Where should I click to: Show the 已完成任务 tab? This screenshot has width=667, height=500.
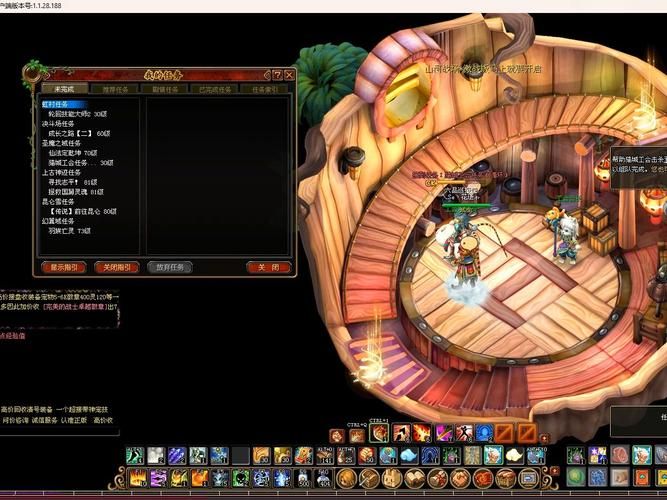214,89
